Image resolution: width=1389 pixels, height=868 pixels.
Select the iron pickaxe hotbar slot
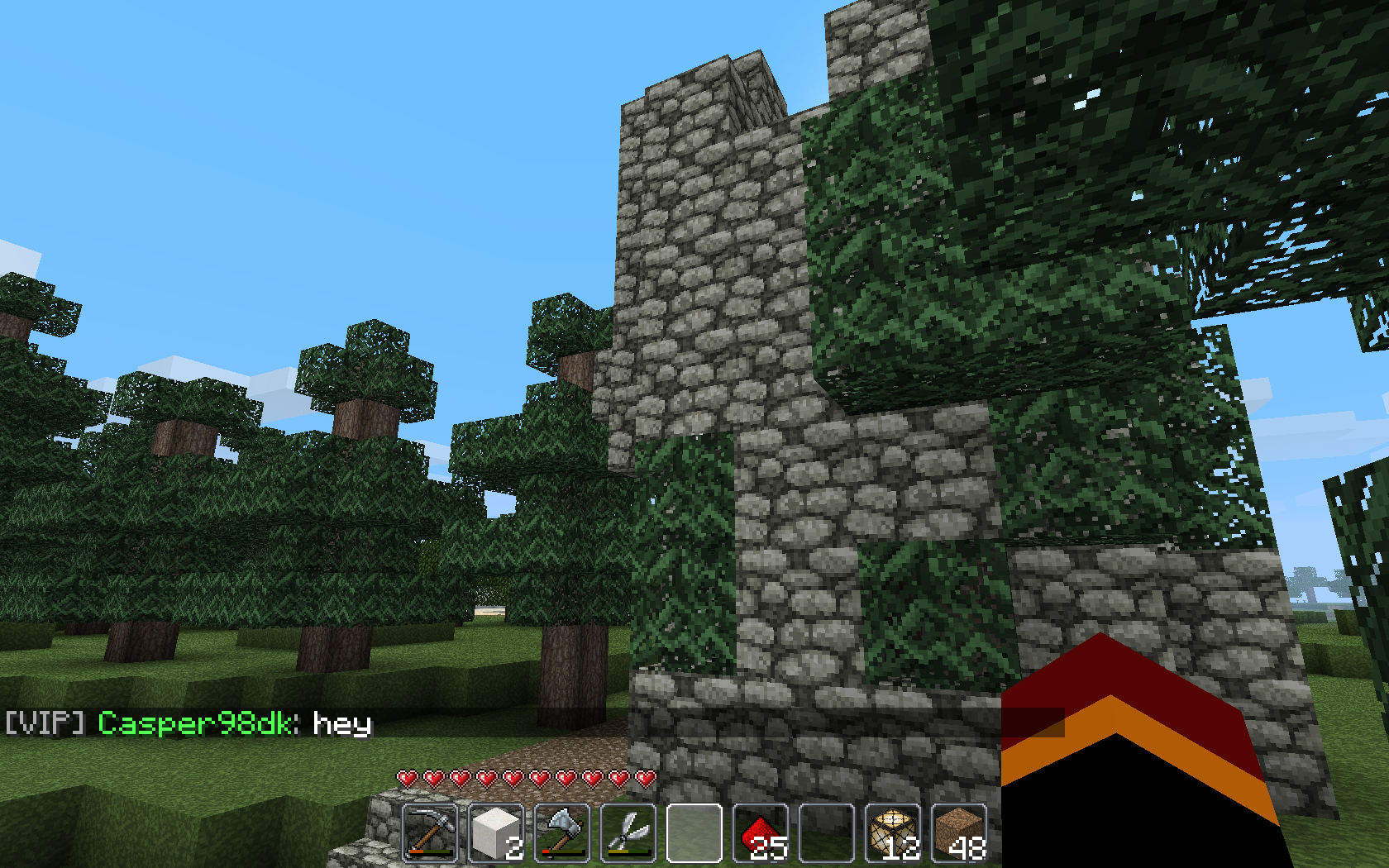[x=430, y=832]
